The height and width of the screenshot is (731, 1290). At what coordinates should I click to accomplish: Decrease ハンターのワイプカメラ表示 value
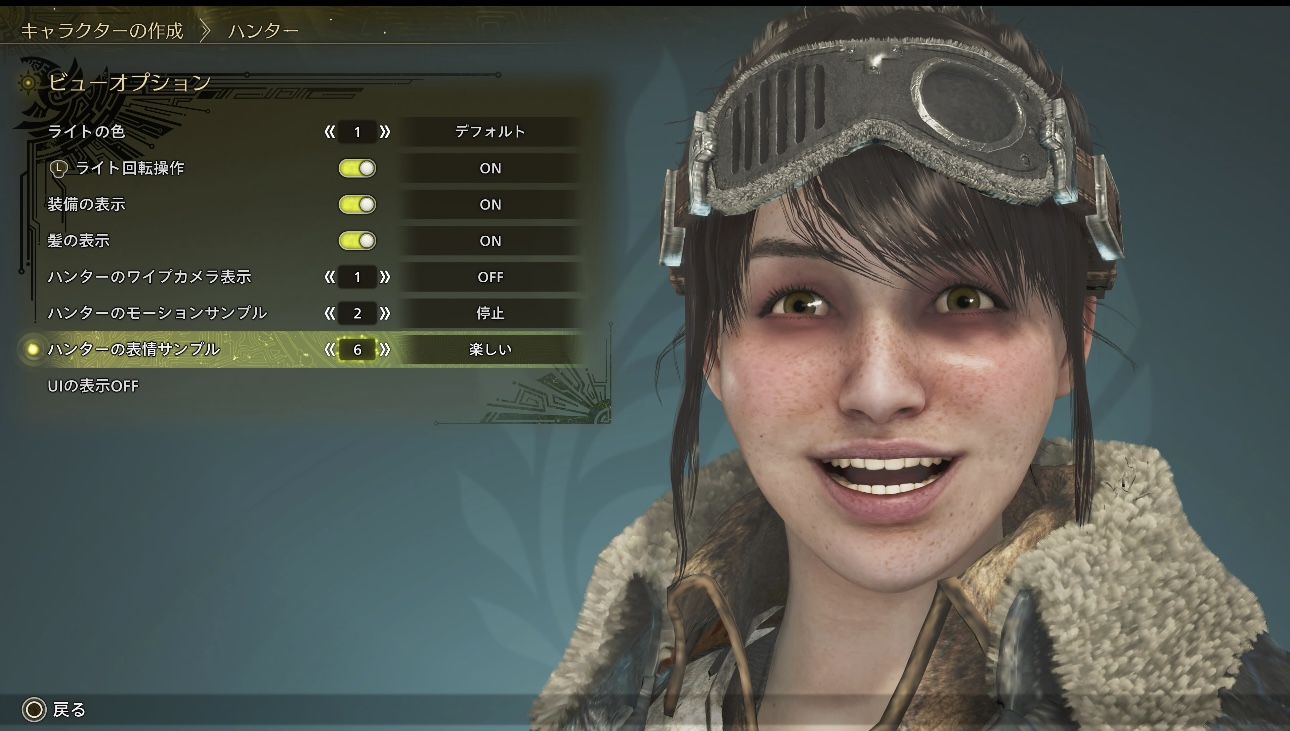(x=329, y=277)
